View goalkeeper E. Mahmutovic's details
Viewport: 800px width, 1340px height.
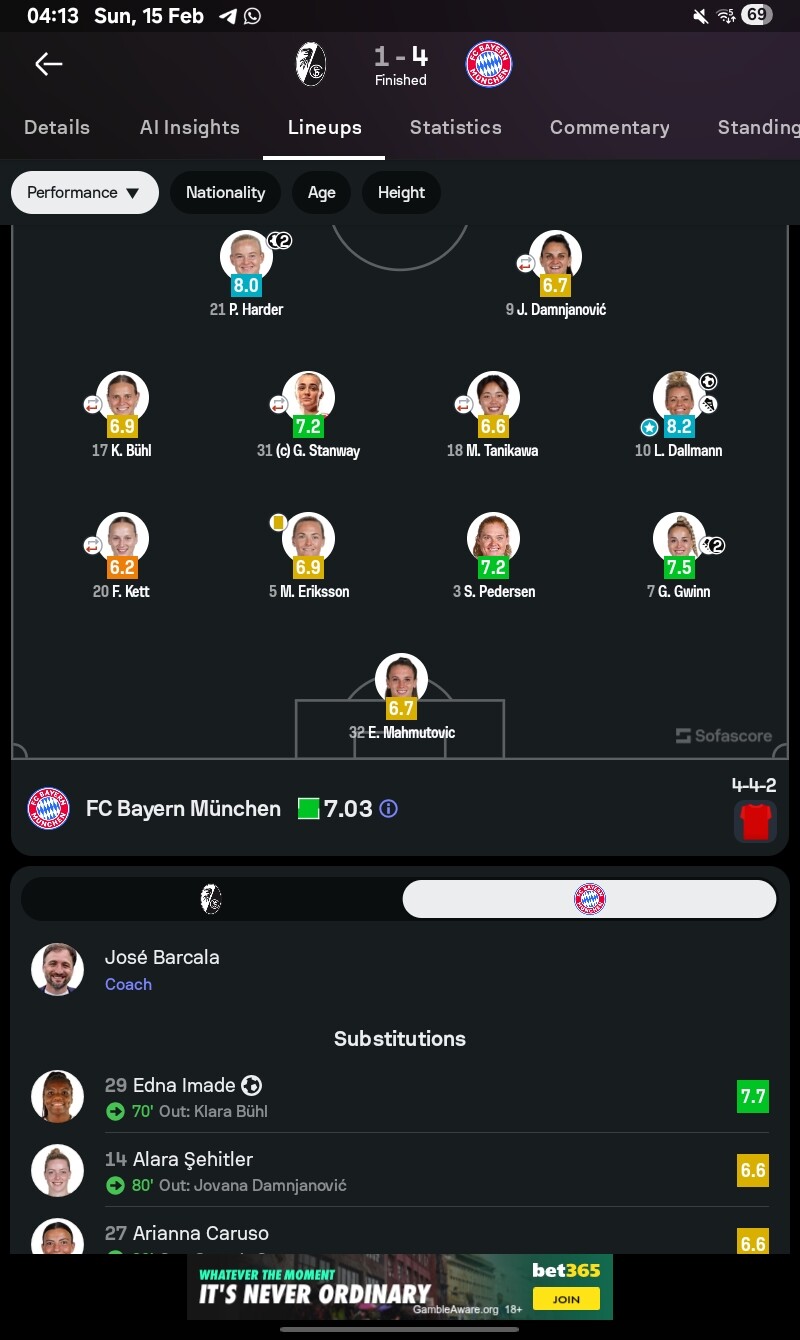[401, 681]
